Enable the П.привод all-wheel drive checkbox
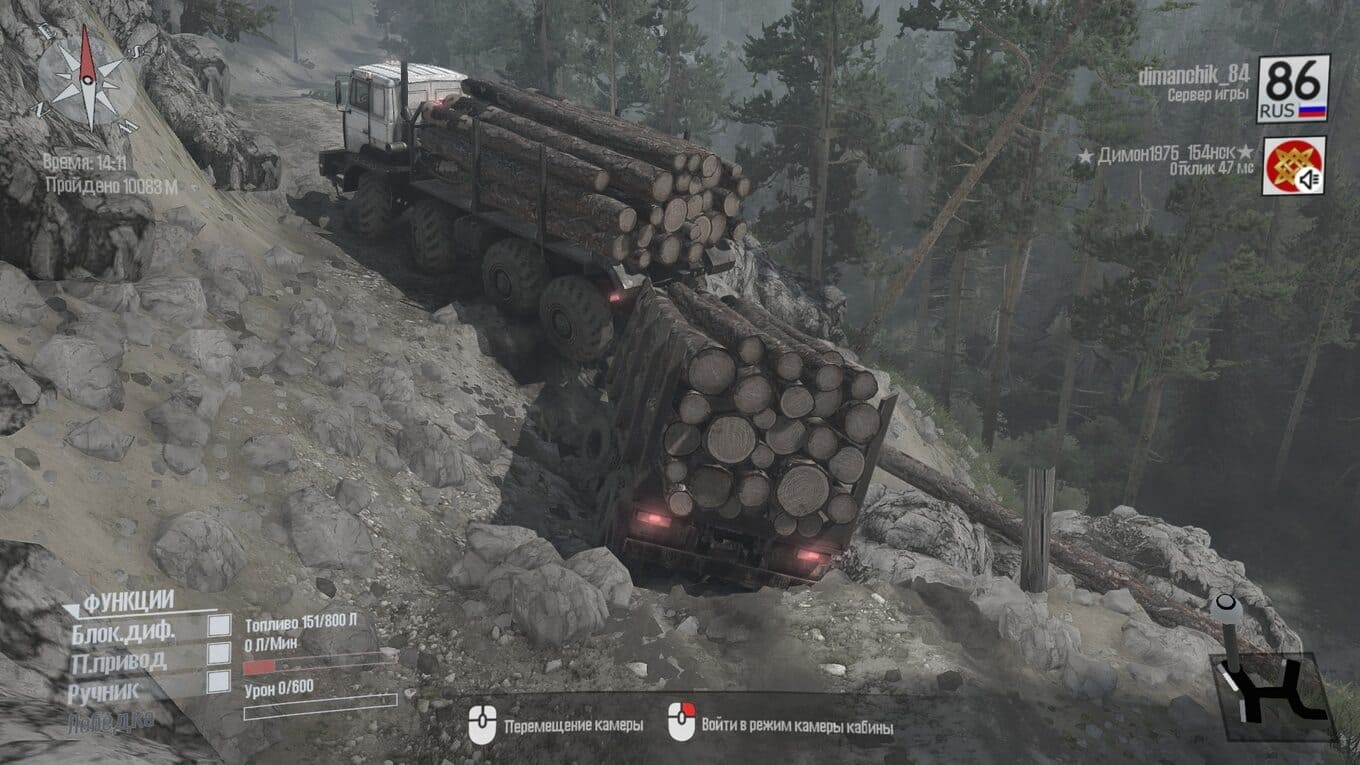This screenshot has height=765, width=1360. coord(219,654)
